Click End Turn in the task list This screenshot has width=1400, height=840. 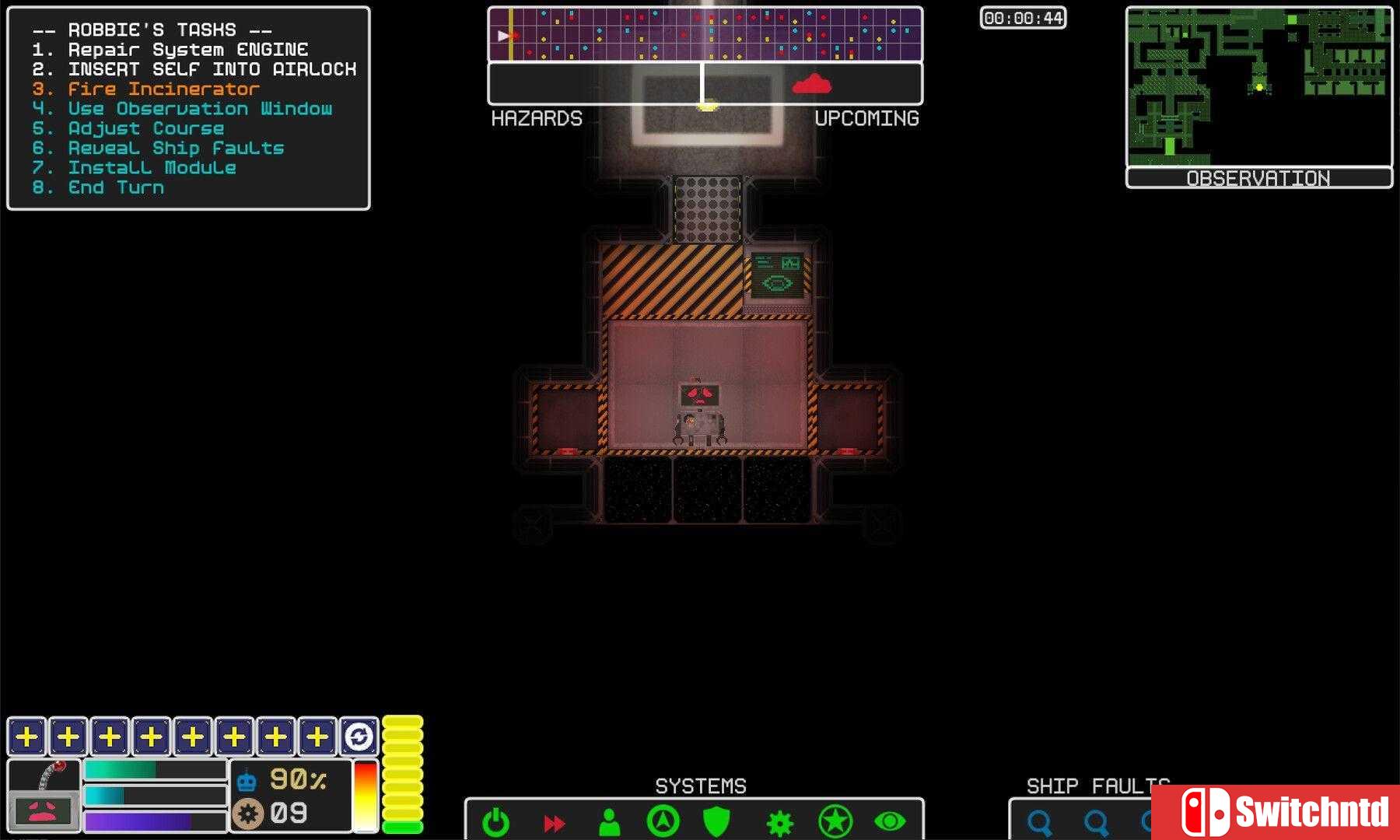[x=116, y=187]
